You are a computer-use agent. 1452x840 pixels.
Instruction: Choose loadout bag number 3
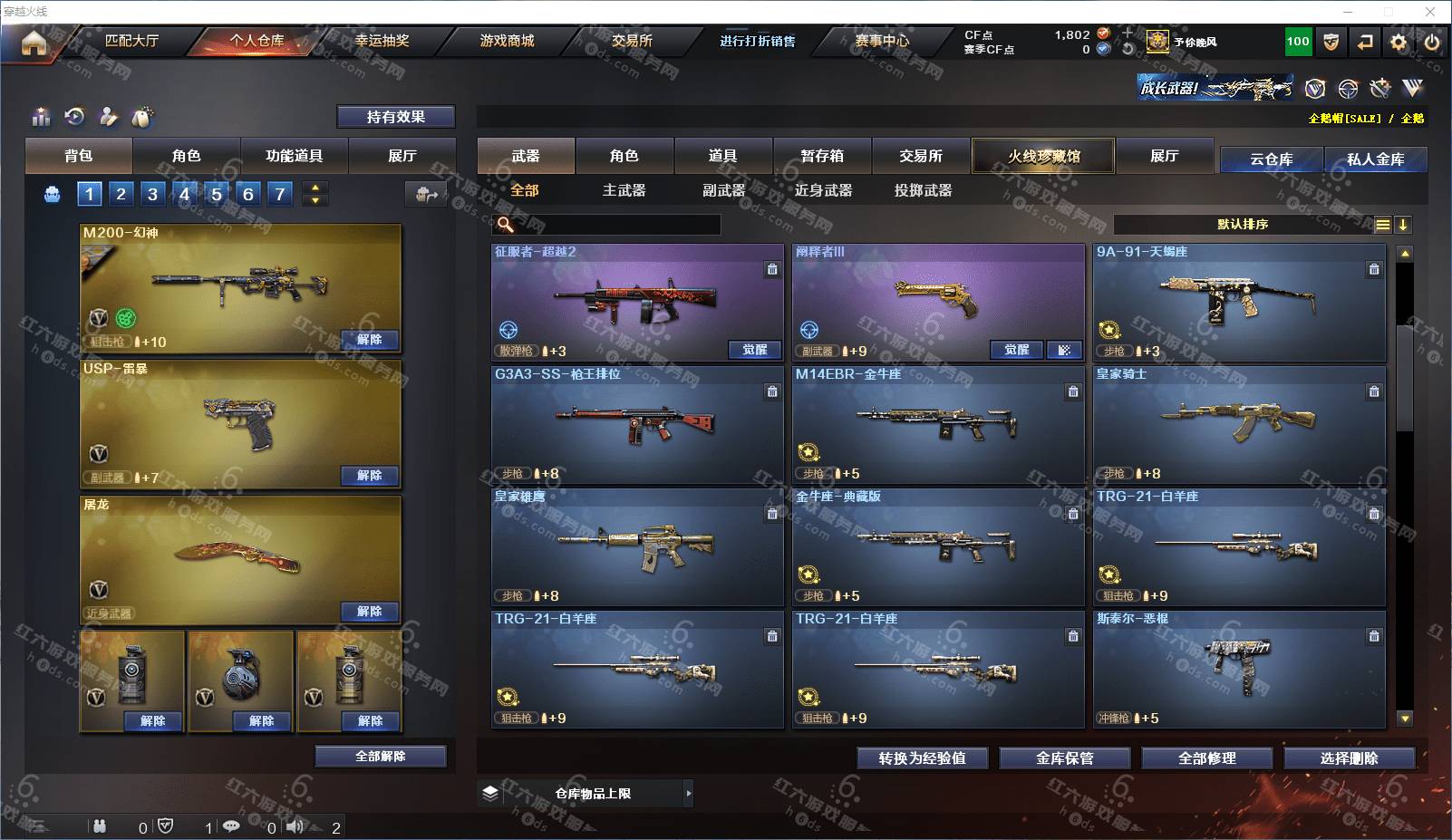pyautogui.click(x=152, y=194)
